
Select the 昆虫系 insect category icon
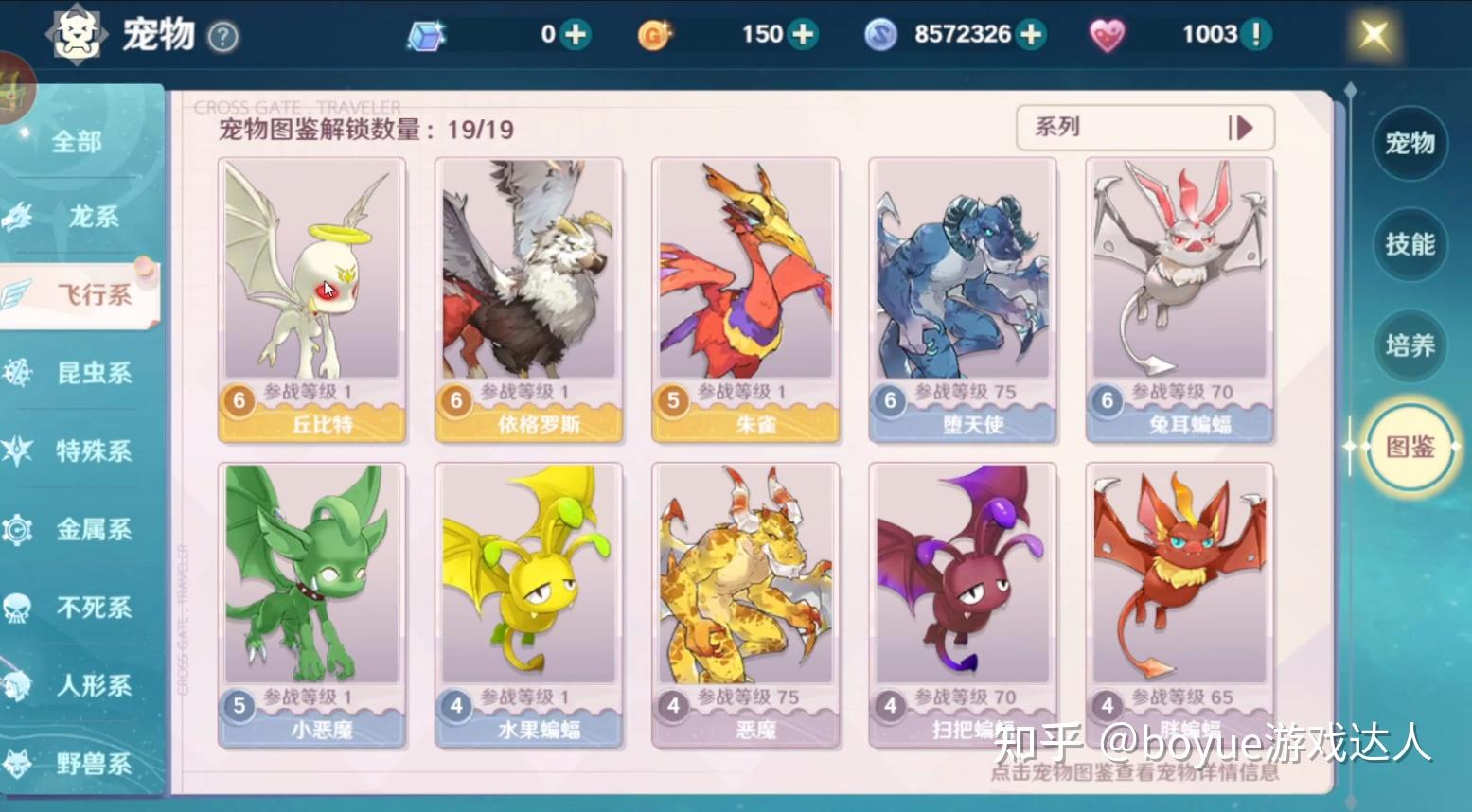[15, 373]
